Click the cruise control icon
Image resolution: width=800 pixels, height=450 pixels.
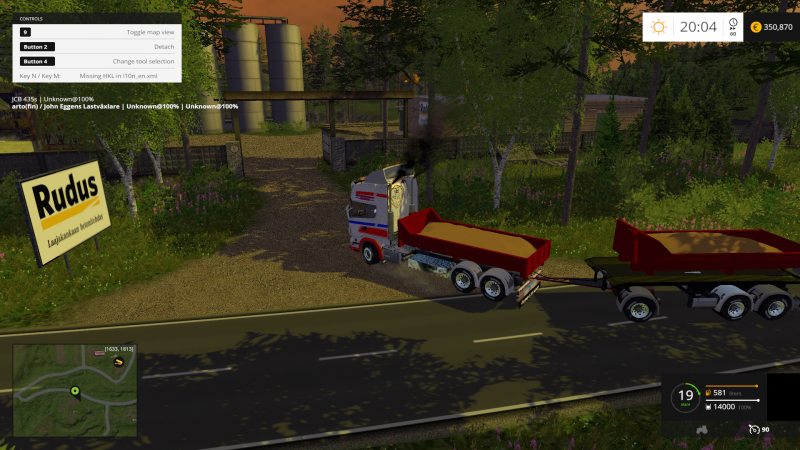754,429
